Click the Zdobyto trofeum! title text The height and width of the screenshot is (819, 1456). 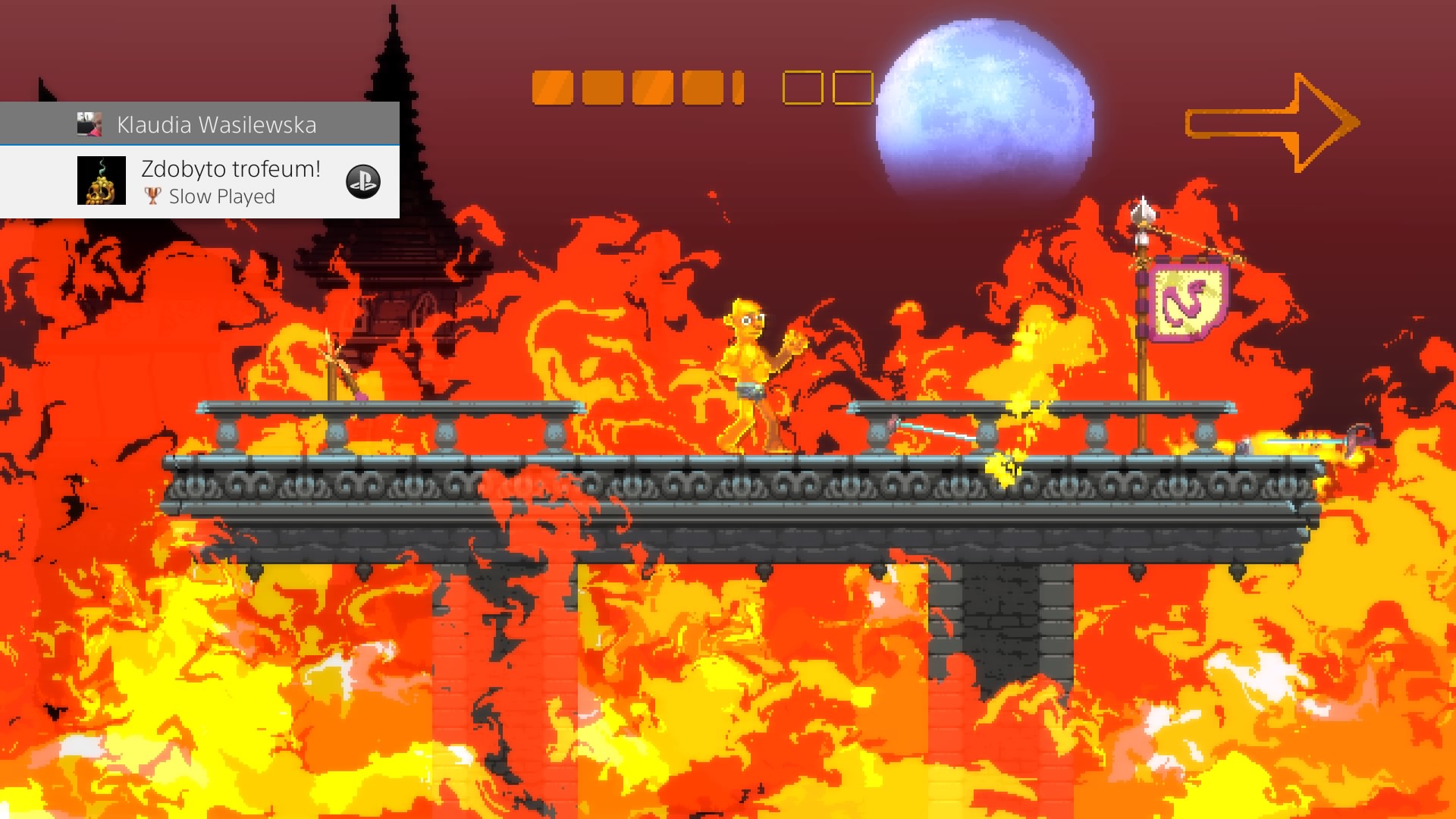229,170
